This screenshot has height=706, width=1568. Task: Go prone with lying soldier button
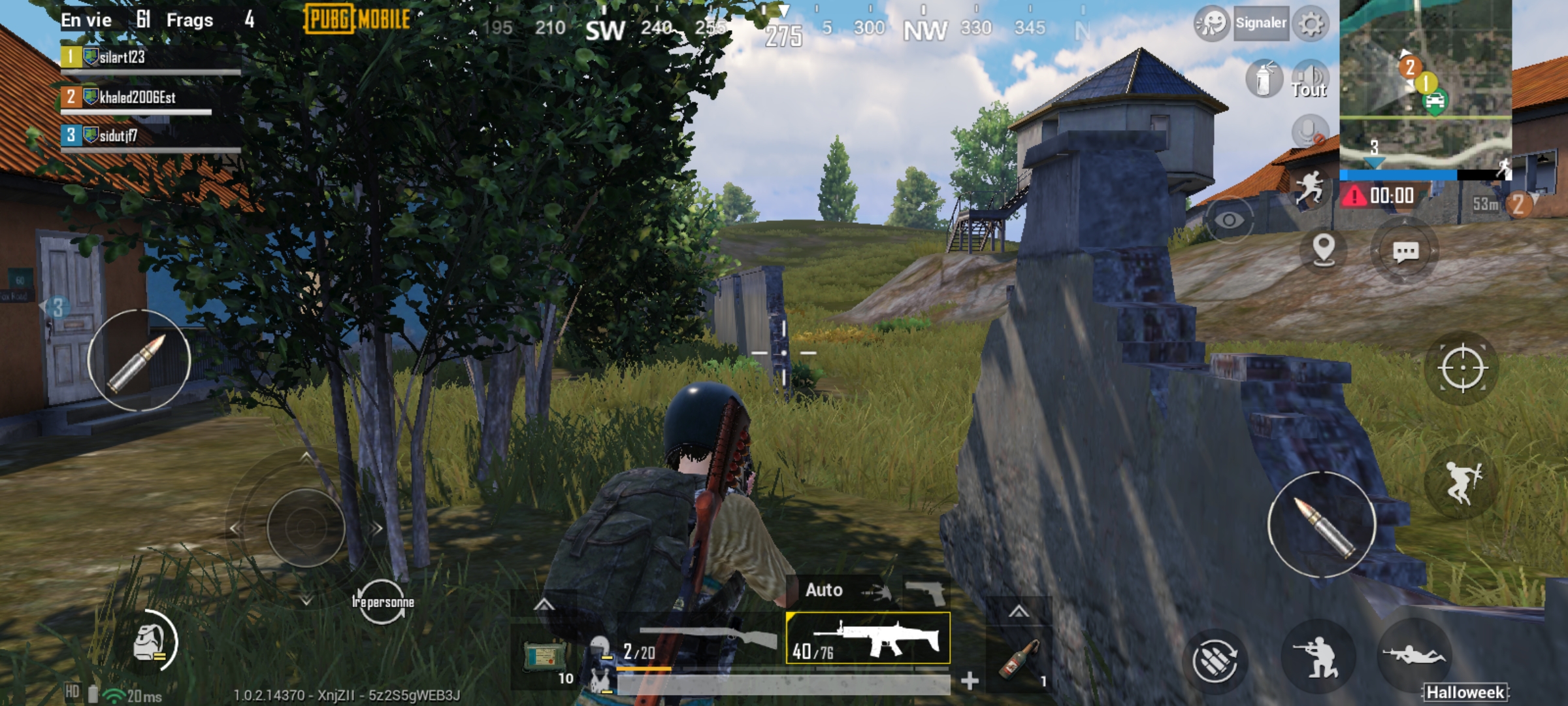click(x=1413, y=656)
